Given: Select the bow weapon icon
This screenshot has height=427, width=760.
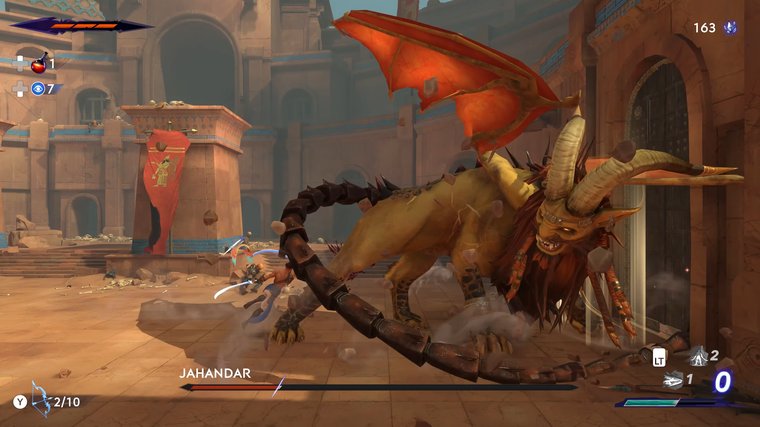Looking at the screenshot, I should pyautogui.click(x=41, y=399).
